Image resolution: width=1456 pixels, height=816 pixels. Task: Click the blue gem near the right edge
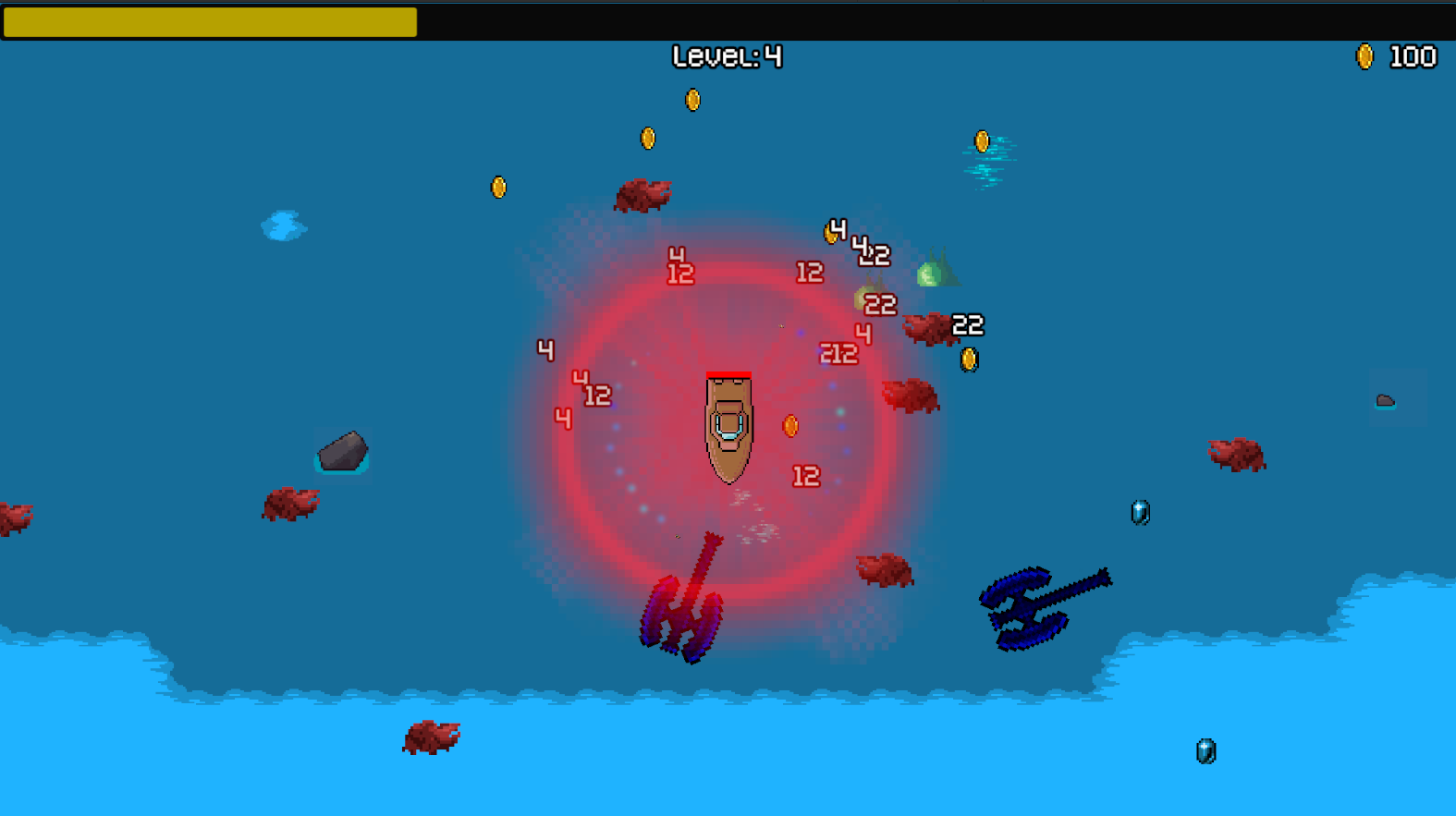1138,511
